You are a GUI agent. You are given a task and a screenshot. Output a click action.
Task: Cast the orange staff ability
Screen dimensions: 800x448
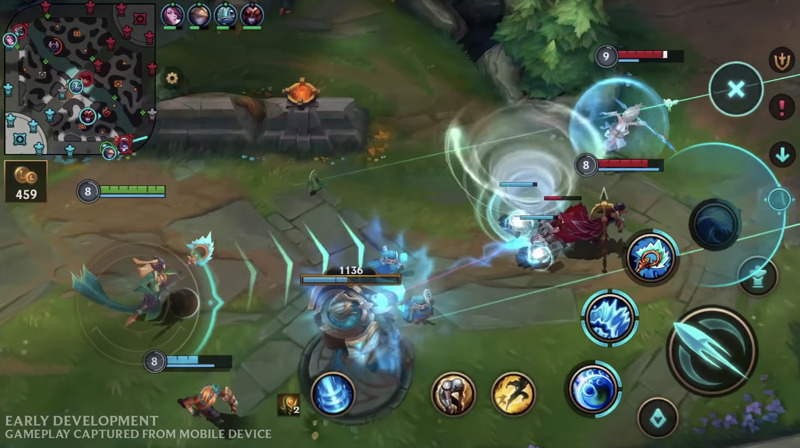click(x=651, y=257)
